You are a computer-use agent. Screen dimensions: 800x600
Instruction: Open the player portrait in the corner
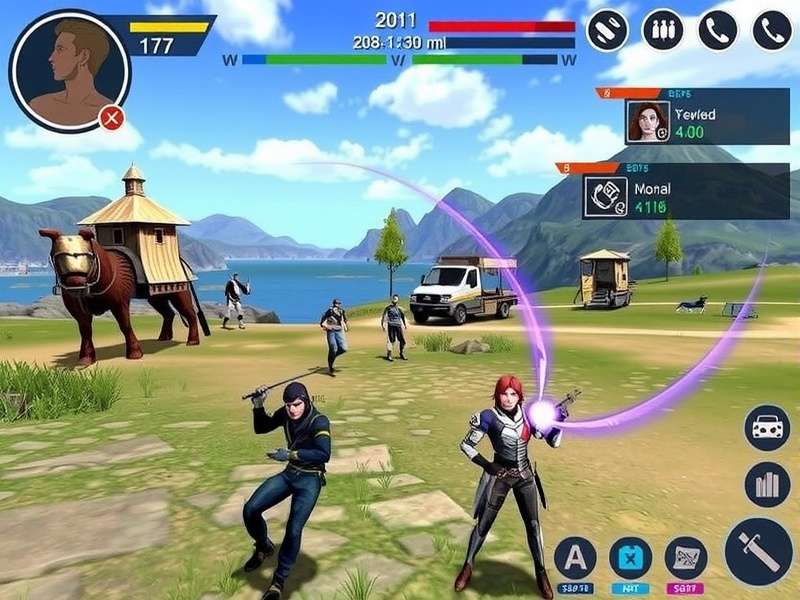point(69,70)
